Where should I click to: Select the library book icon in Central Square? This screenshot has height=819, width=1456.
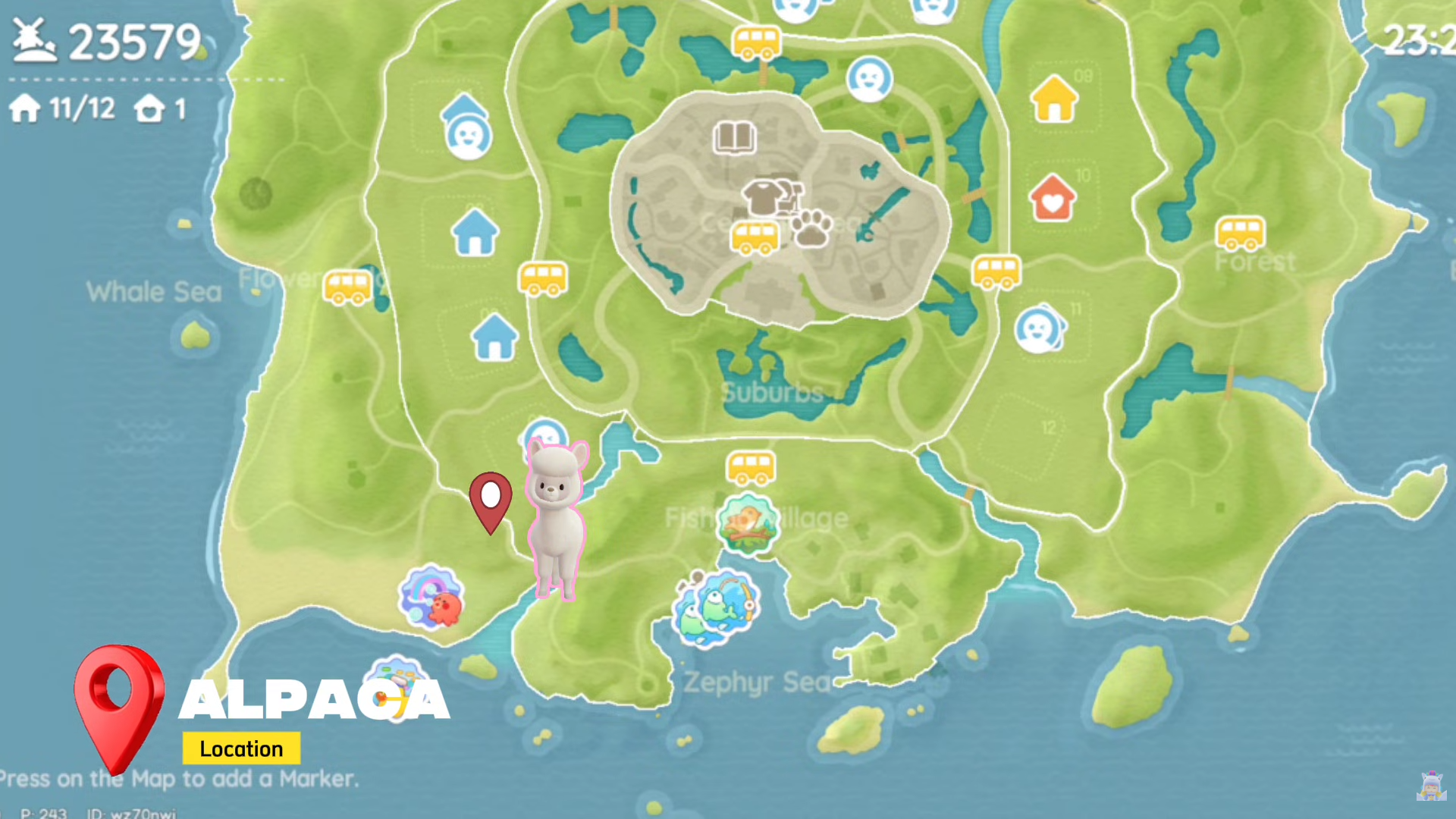pos(733,138)
